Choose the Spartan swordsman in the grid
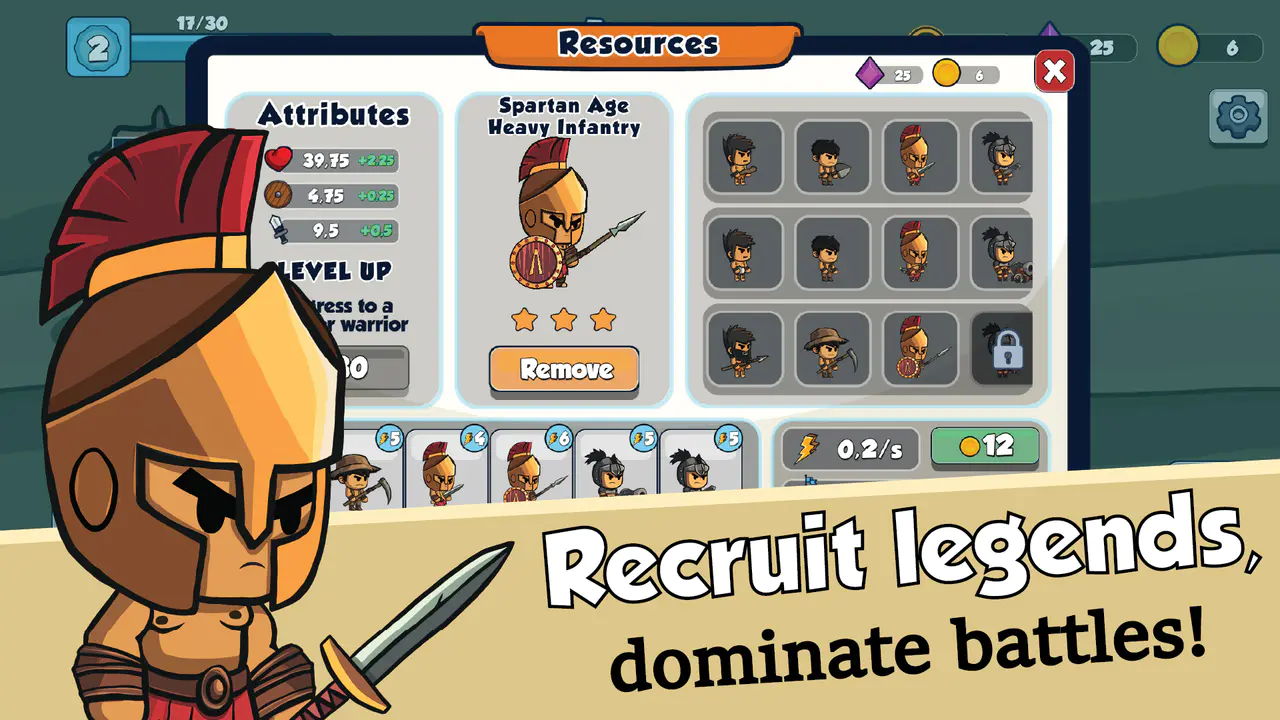1280x720 pixels. [x=919, y=156]
